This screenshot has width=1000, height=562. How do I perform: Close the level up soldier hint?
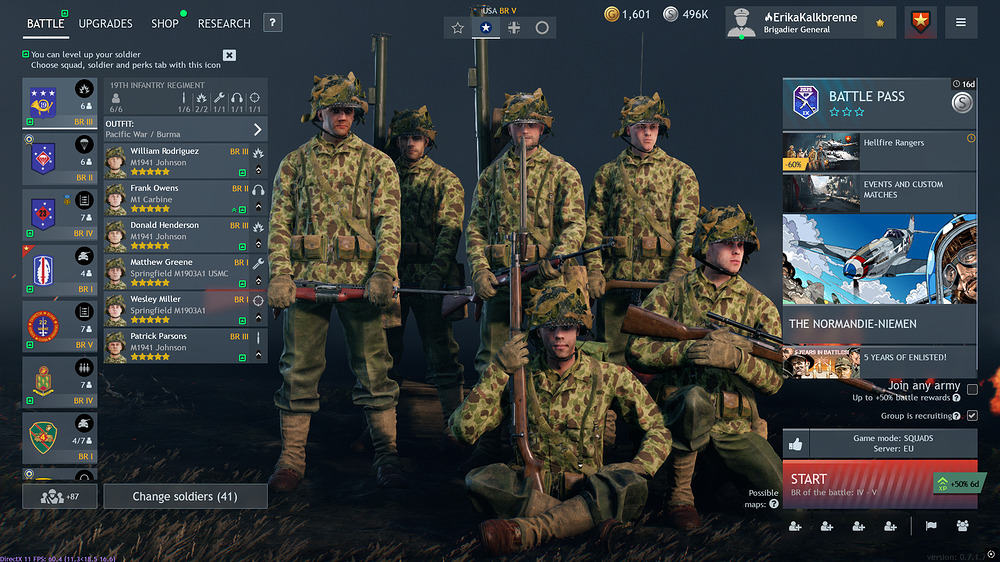(229, 55)
